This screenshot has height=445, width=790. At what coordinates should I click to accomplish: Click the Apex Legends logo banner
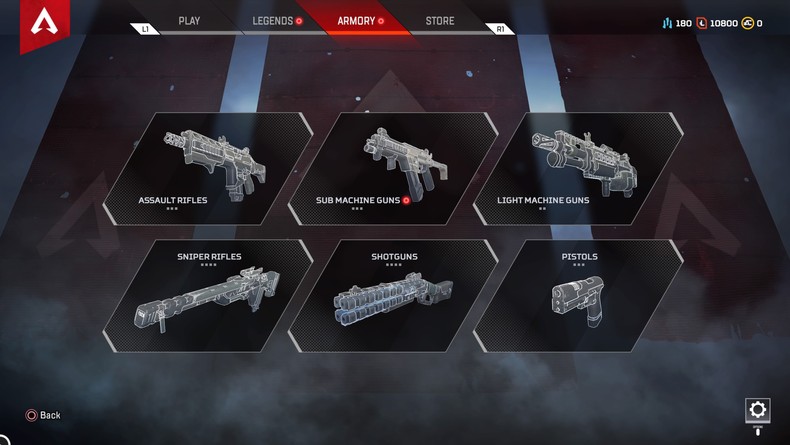44,22
